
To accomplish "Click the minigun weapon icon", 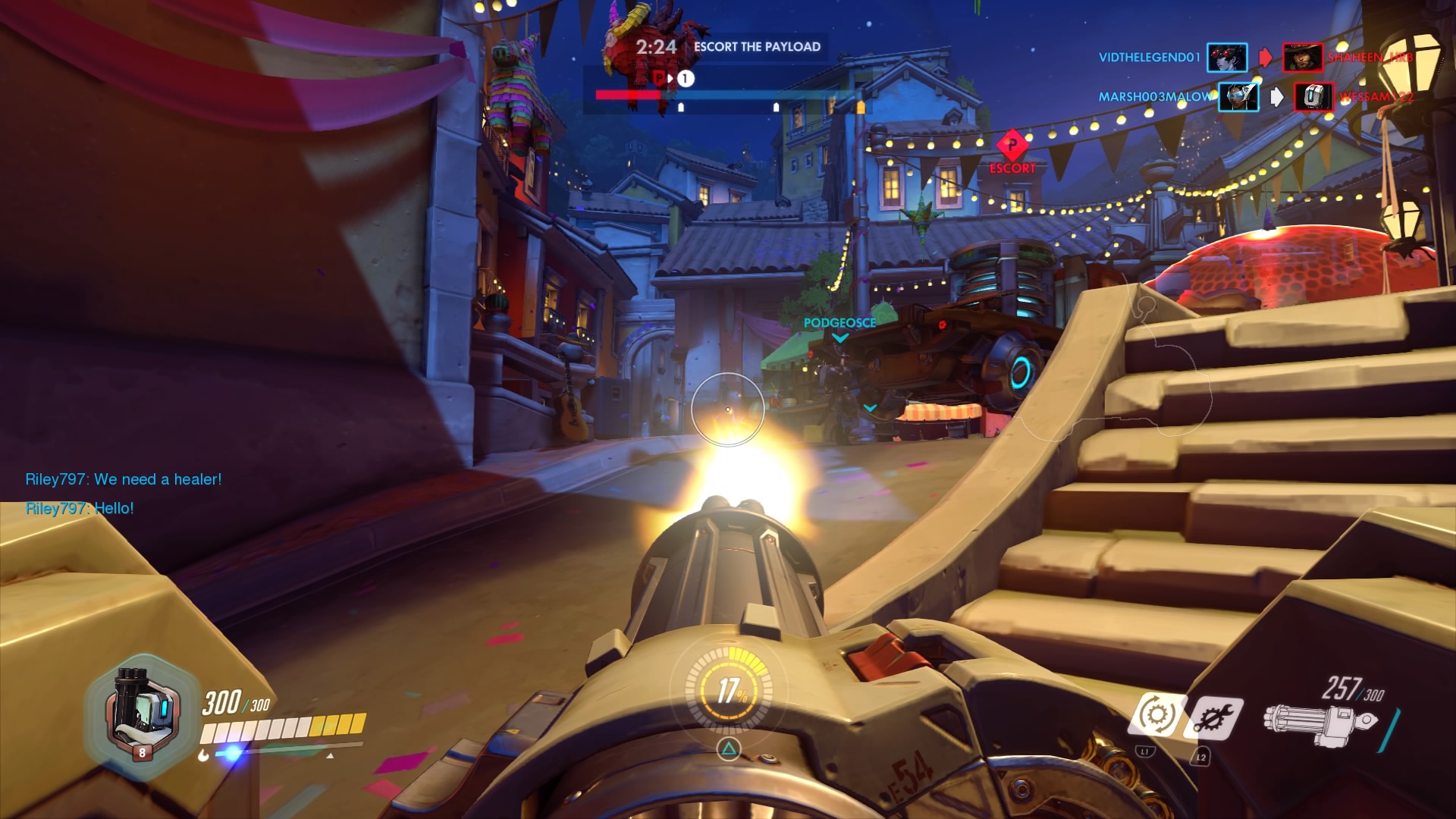I will (1320, 723).
